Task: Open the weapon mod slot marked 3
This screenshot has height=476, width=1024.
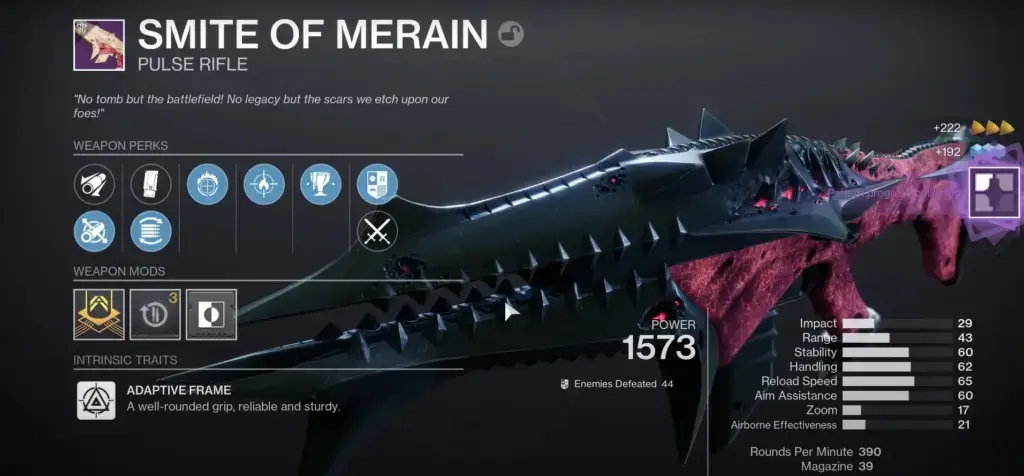Action: (155, 314)
